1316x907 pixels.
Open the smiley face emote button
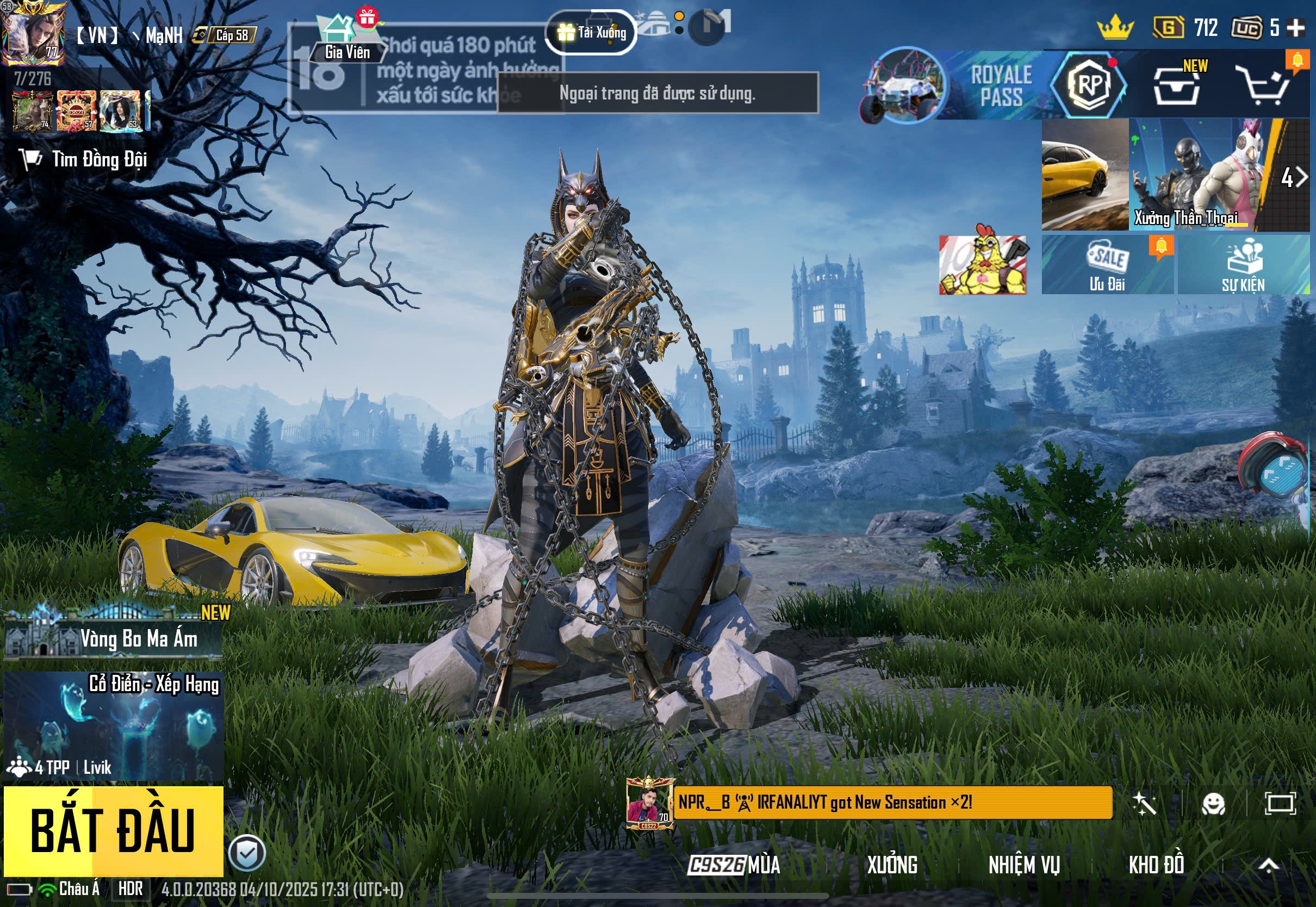click(x=1213, y=804)
